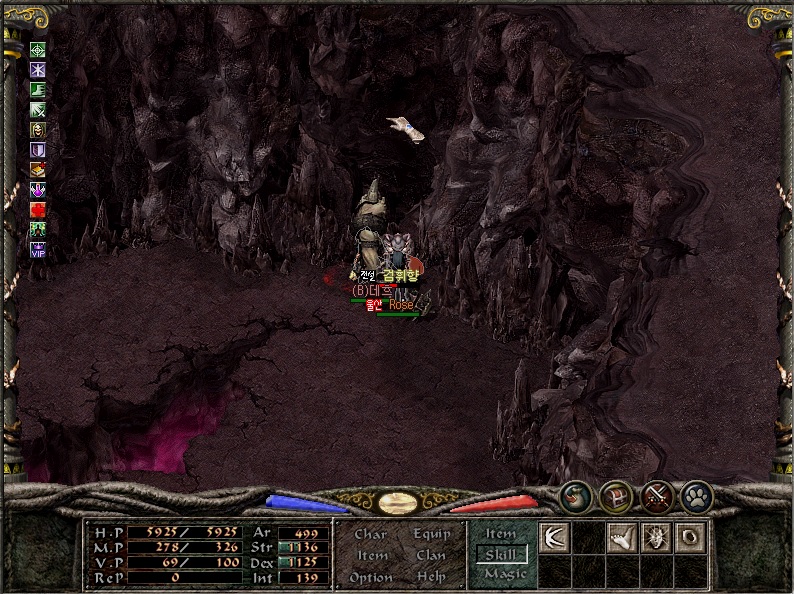The height and width of the screenshot is (594, 794).
Task: Open the Clan menu
Action: tap(430, 556)
